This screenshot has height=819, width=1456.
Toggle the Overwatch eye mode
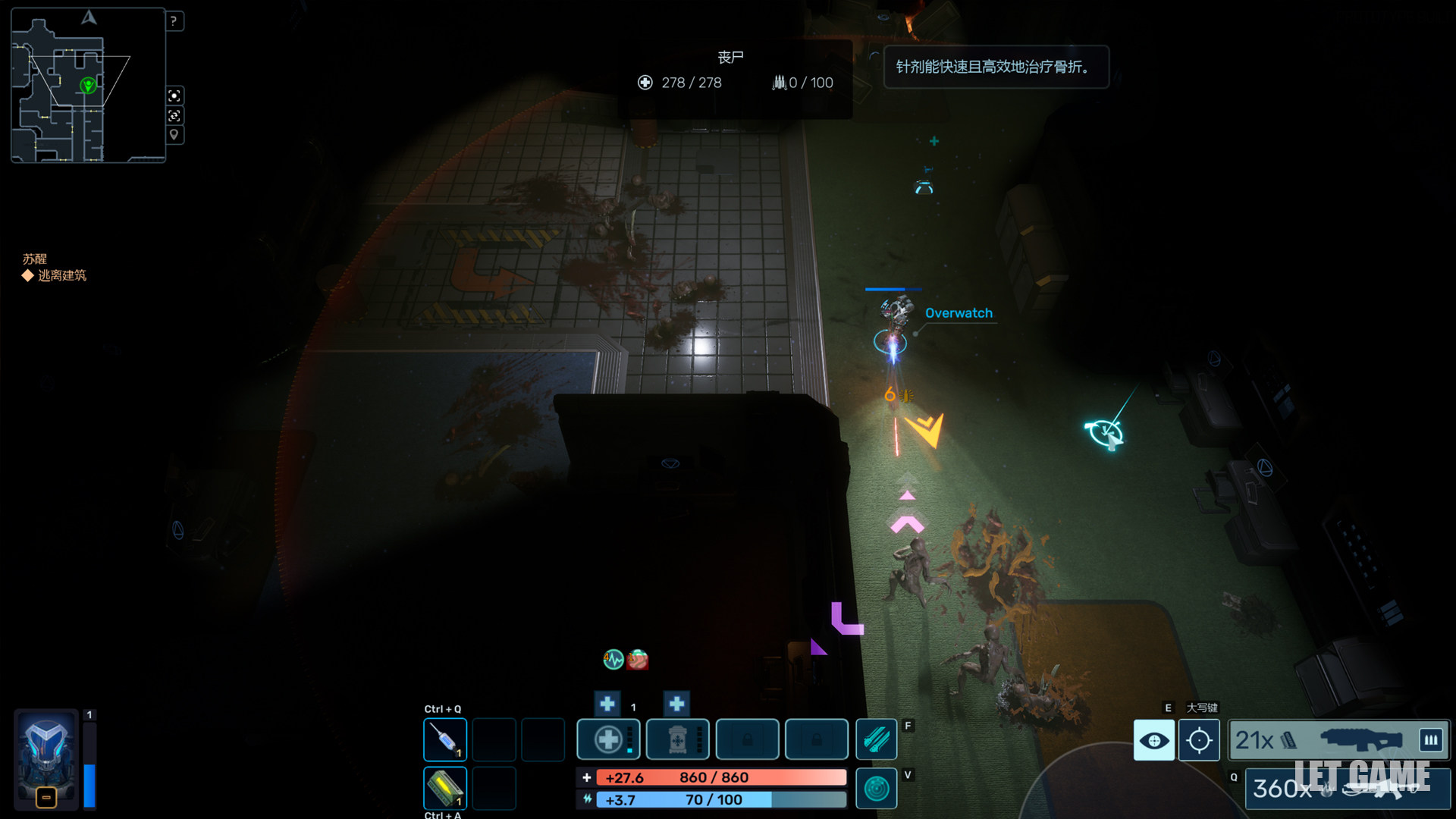coord(1153,740)
